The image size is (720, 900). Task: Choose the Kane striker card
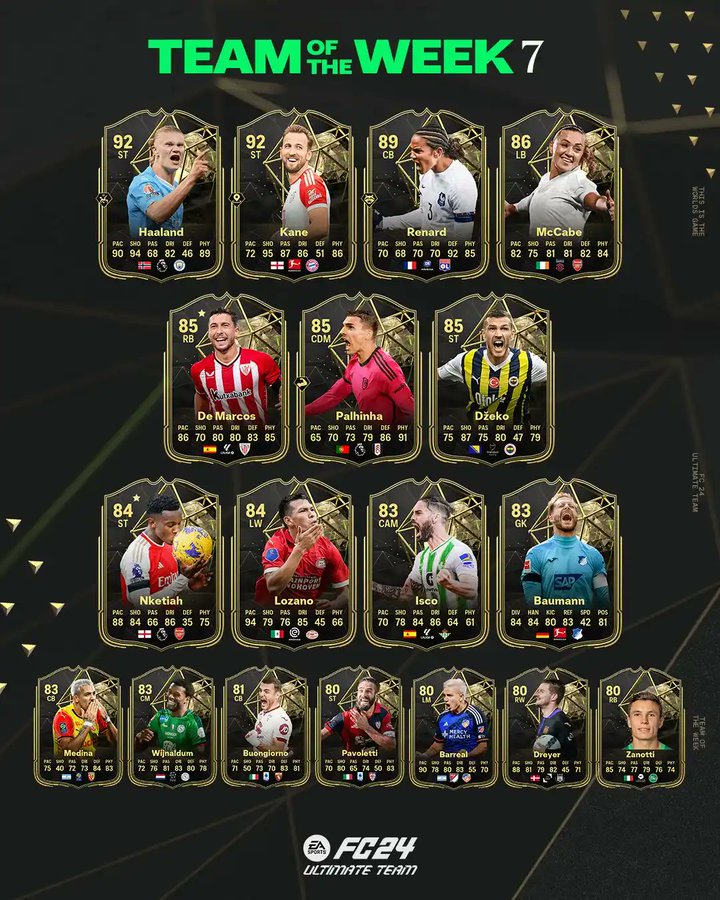click(x=293, y=195)
